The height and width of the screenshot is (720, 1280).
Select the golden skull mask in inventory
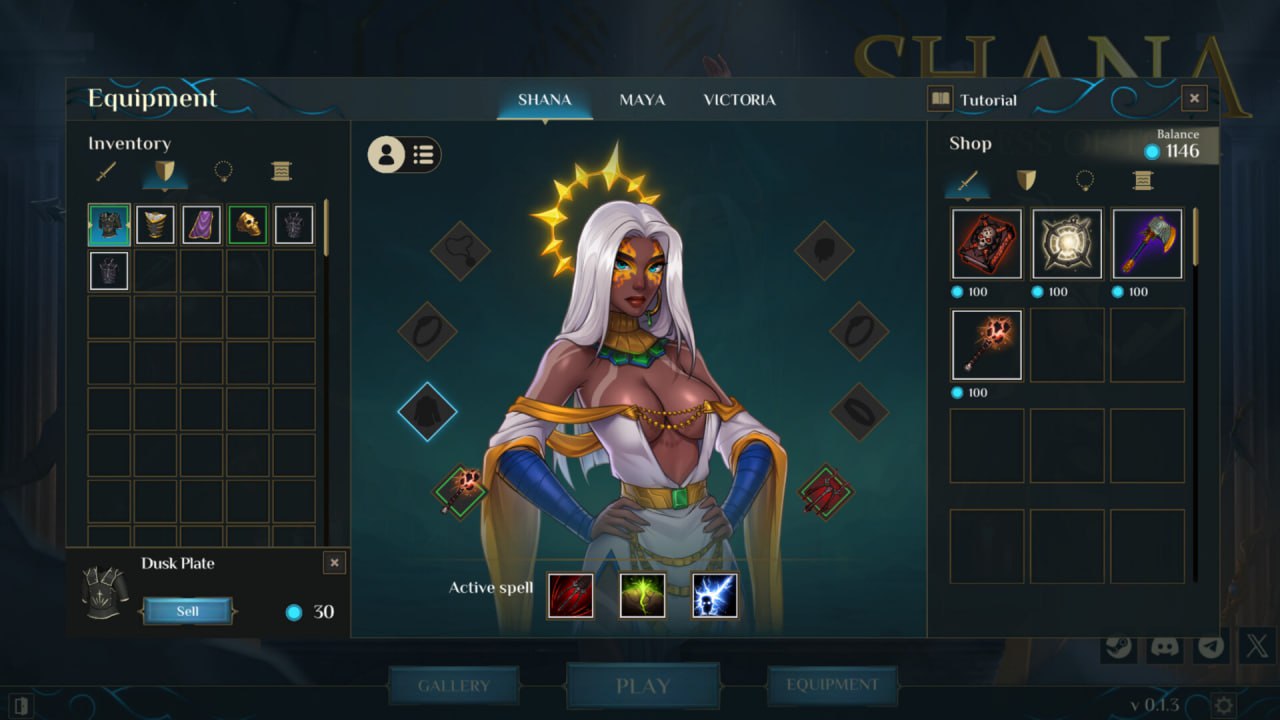(x=247, y=225)
